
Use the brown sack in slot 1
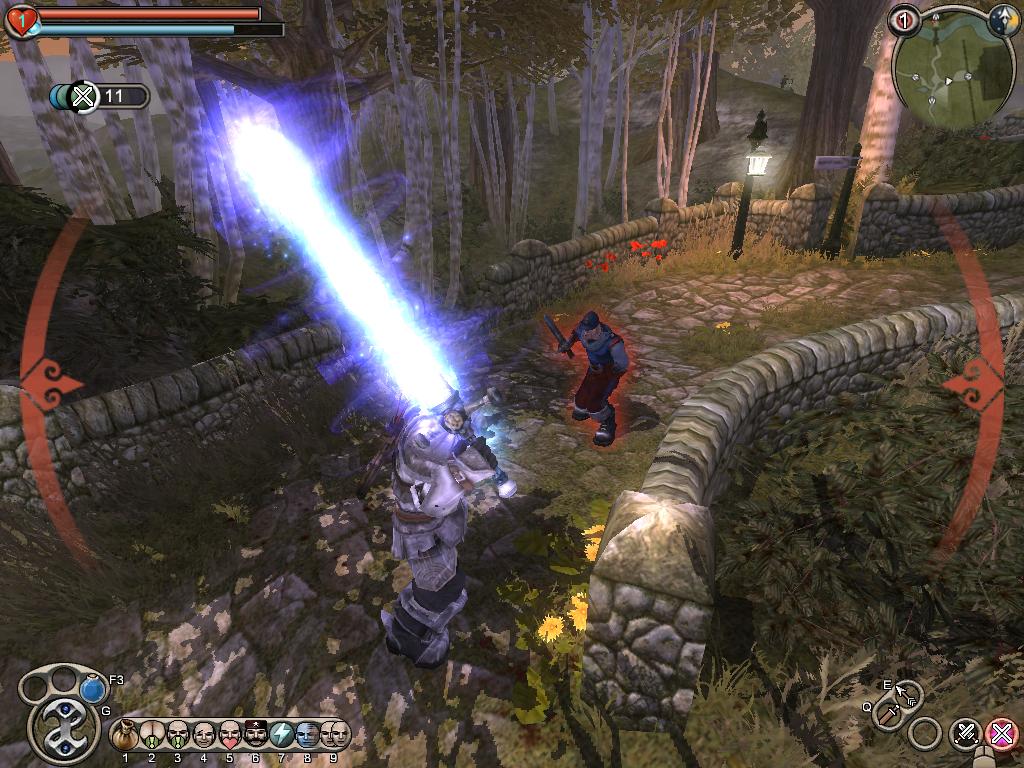click(126, 735)
